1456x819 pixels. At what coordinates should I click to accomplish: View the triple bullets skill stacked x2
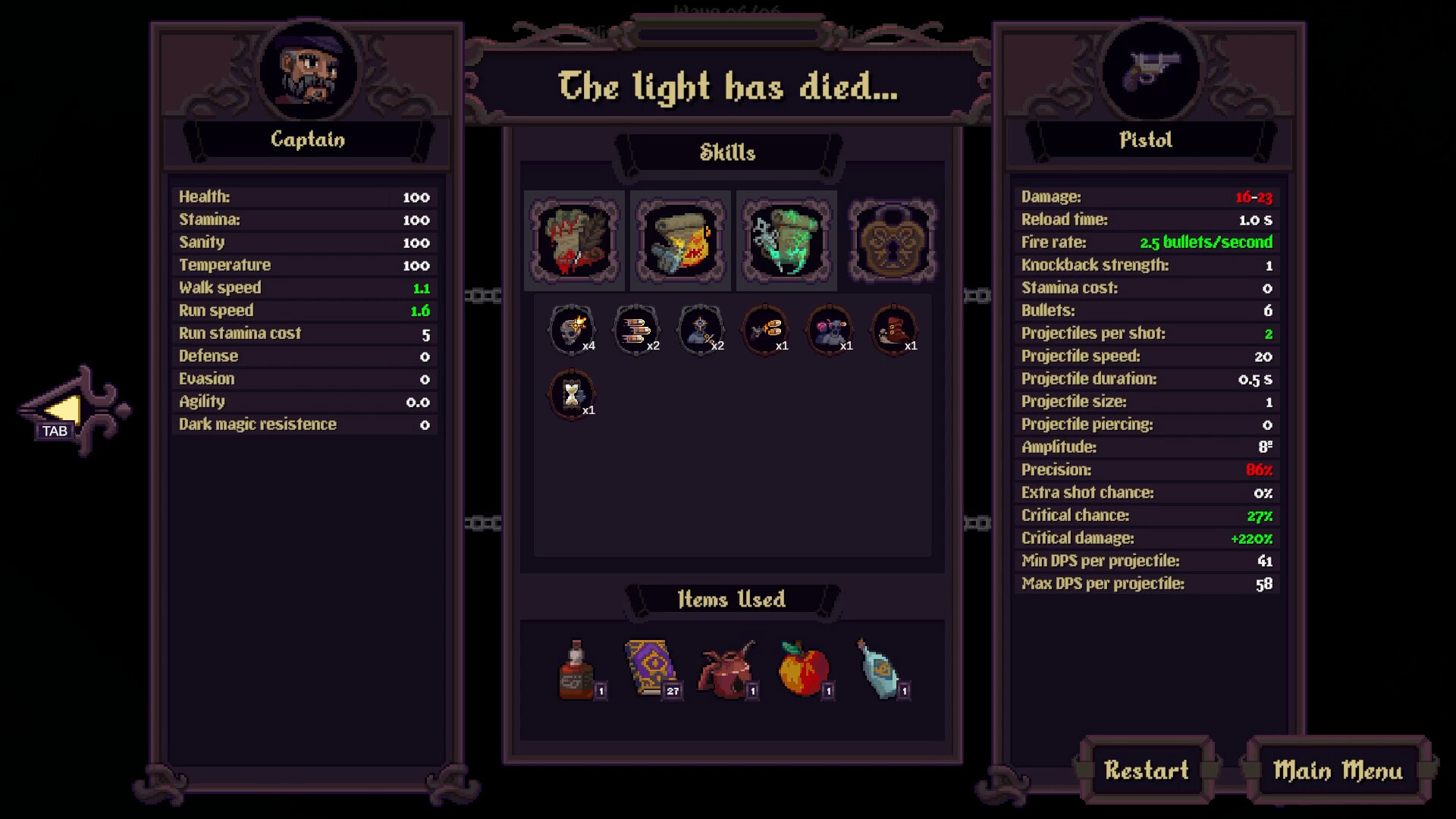[635, 328]
